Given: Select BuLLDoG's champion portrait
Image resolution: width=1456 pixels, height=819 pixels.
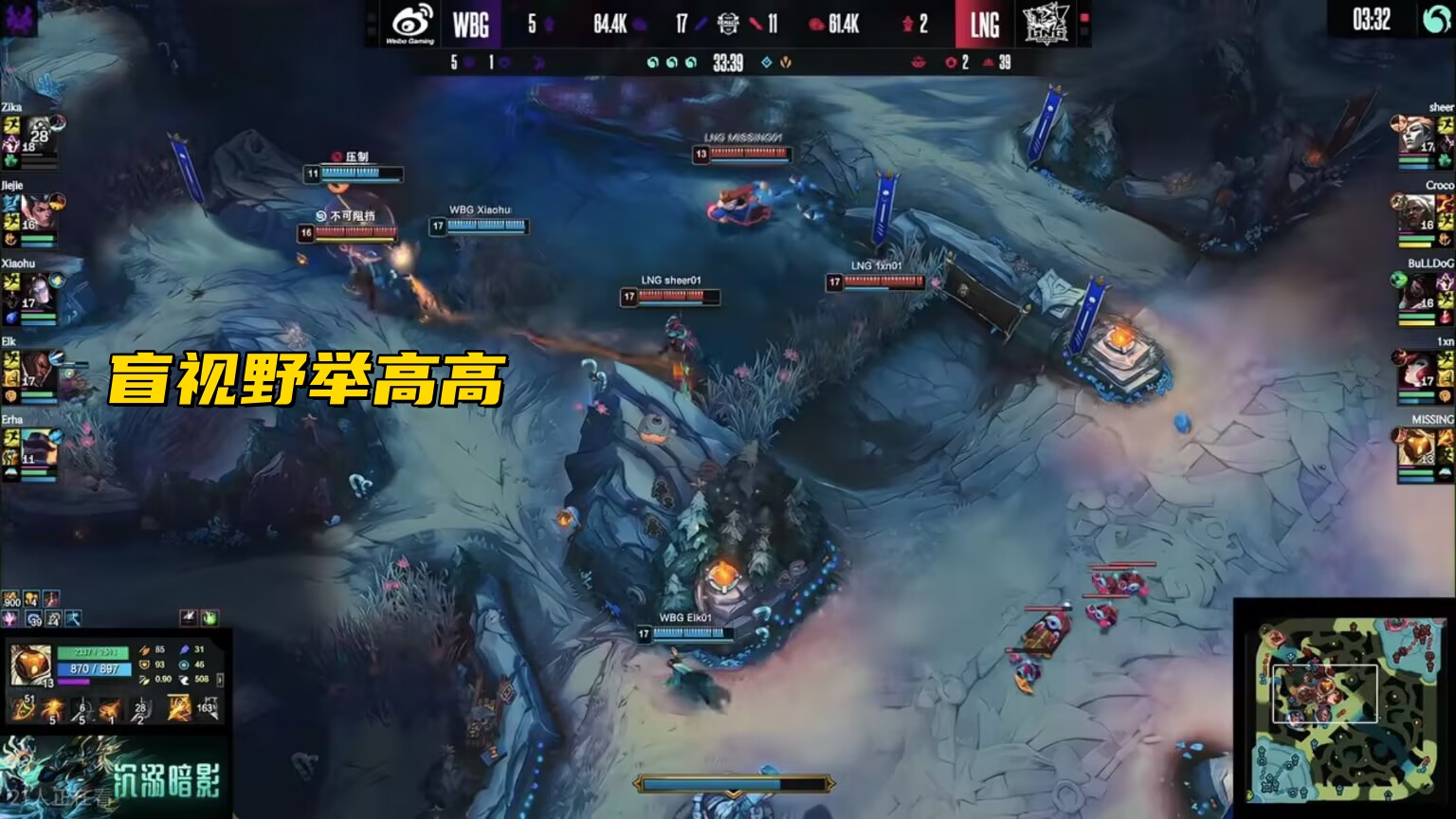Looking at the screenshot, I should [x=1418, y=289].
